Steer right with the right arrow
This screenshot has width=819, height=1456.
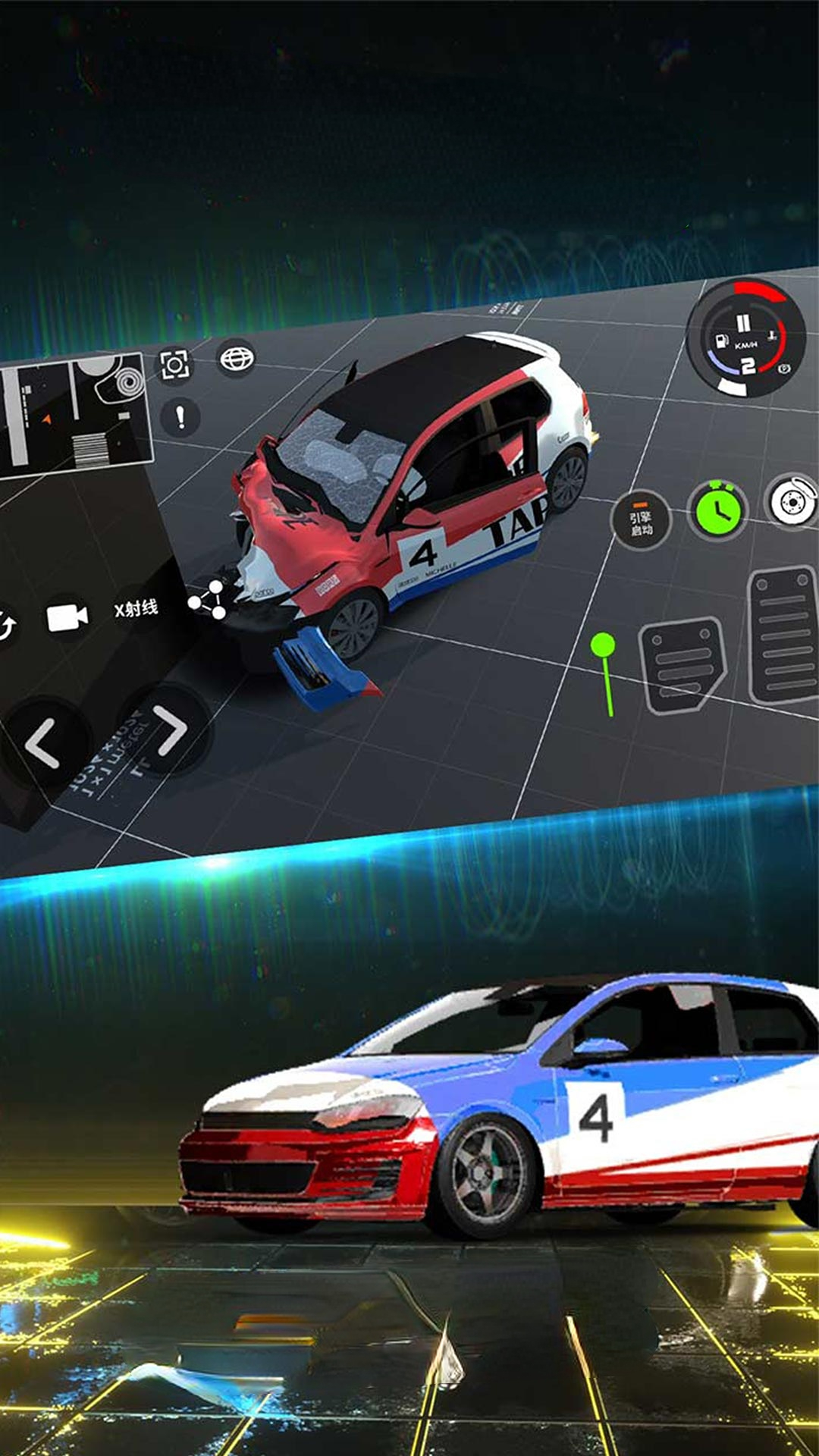(x=170, y=731)
